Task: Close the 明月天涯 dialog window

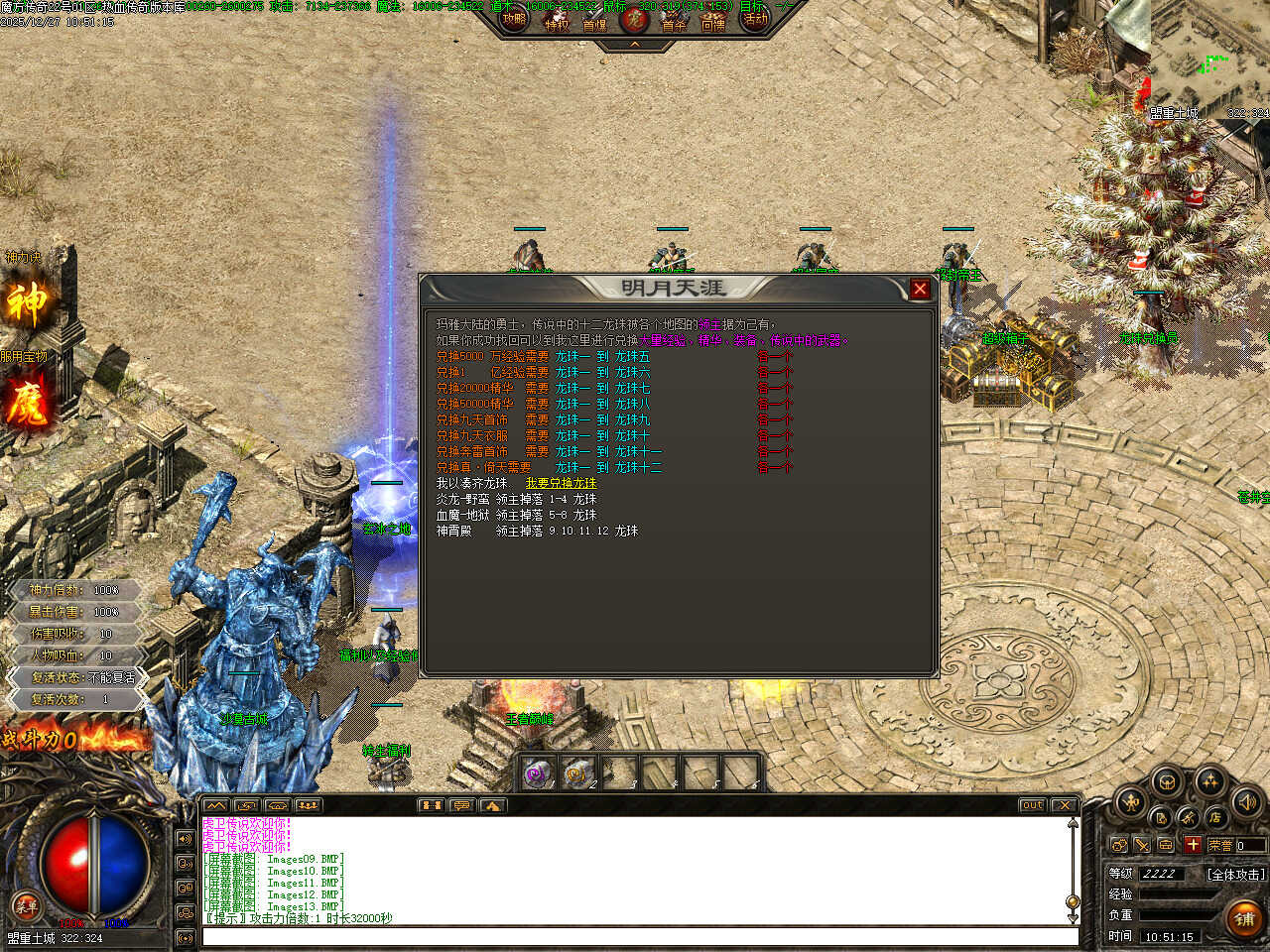Action: (920, 289)
